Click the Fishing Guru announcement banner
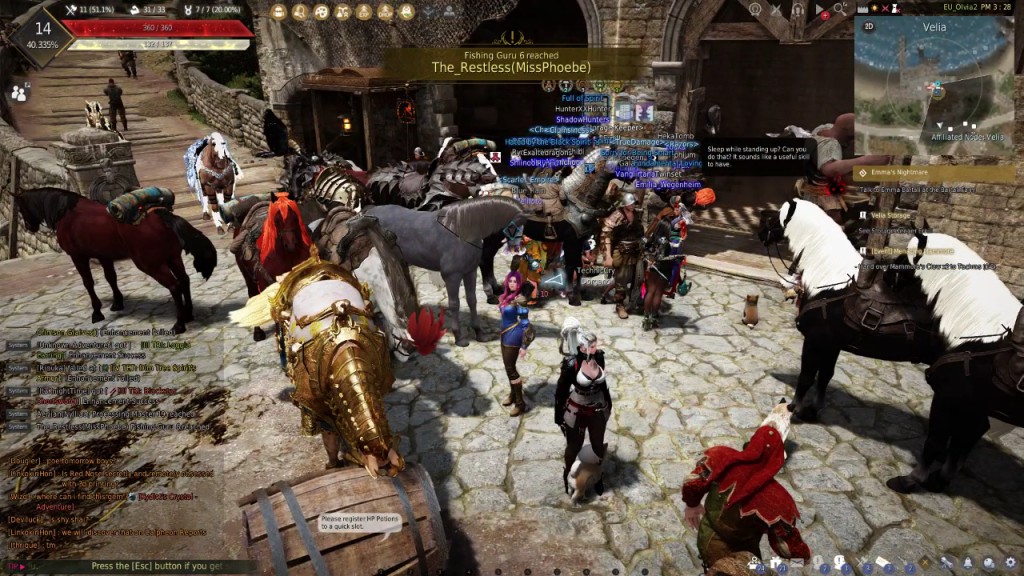 click(x=510, y=63)
